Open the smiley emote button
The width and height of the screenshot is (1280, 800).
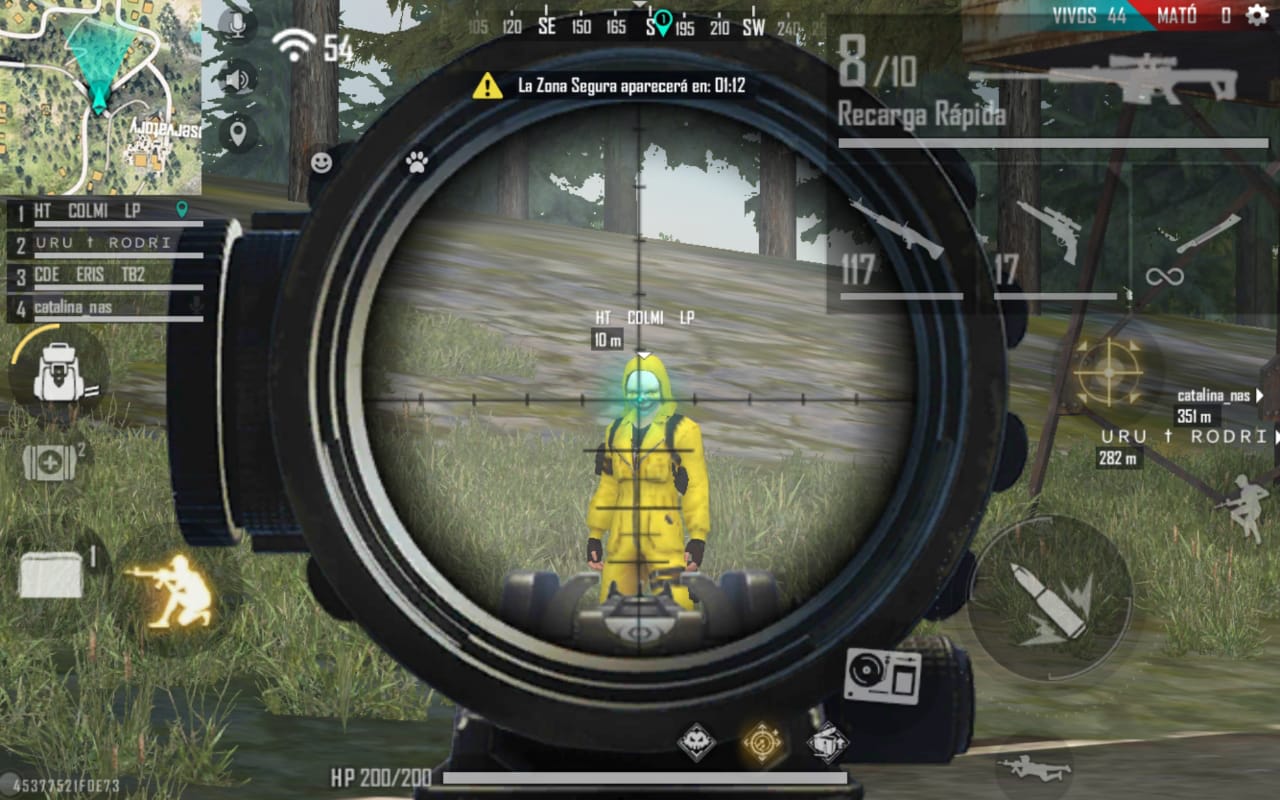point(321,163)
